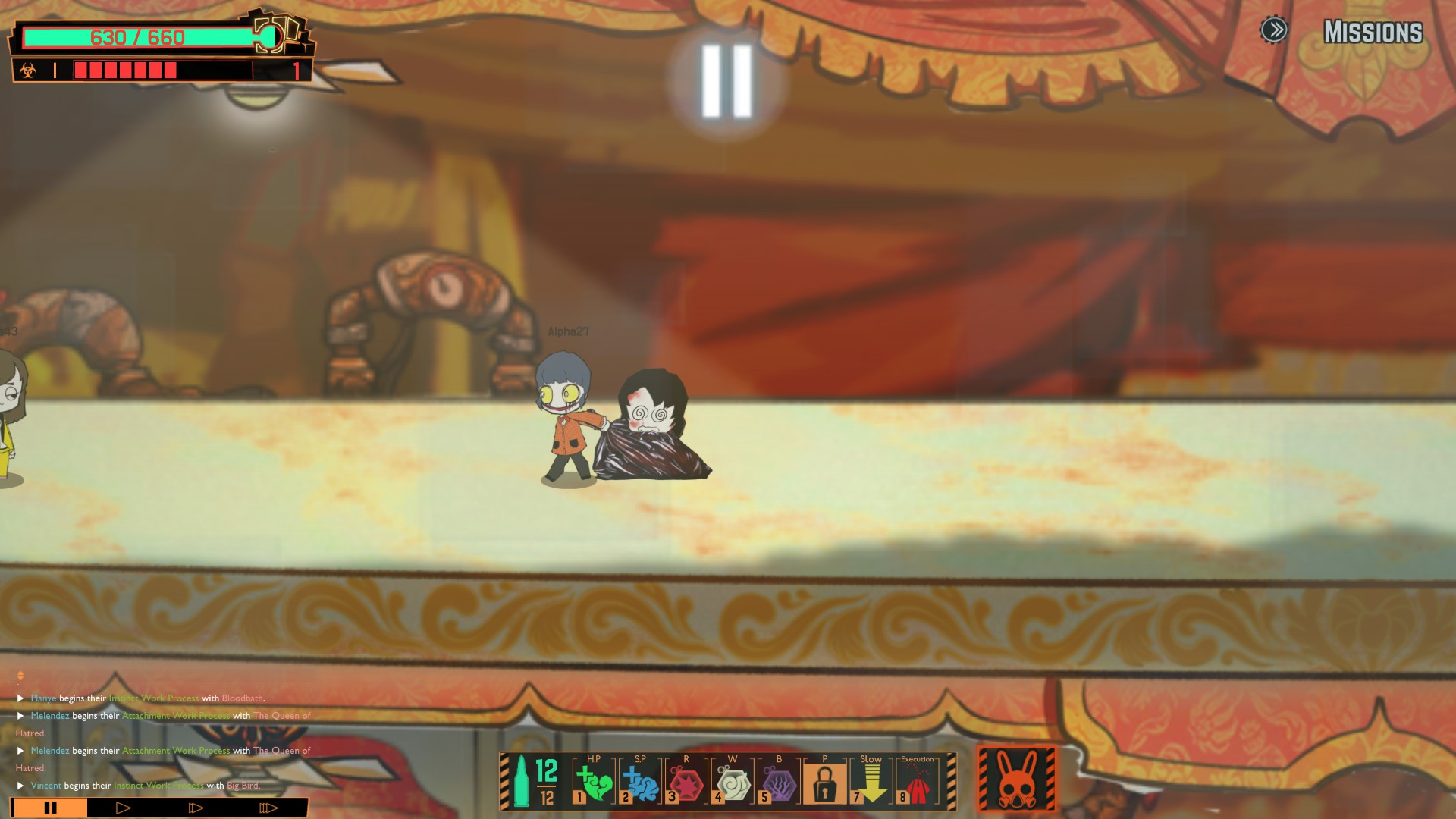Select the Slow bullet

coord(871,782)
